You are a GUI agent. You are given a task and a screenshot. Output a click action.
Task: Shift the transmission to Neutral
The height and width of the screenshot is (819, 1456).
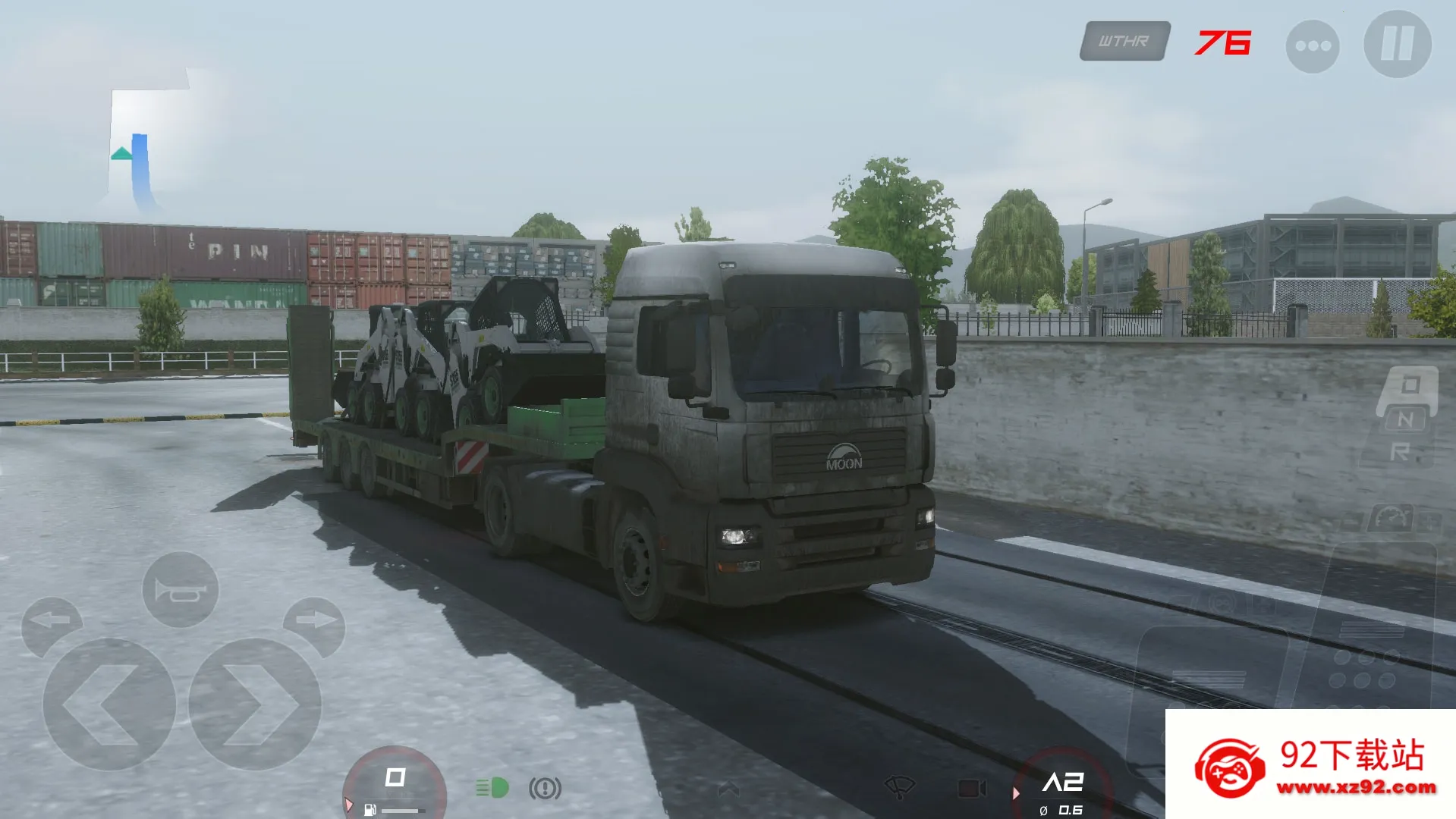(1406, 419)
